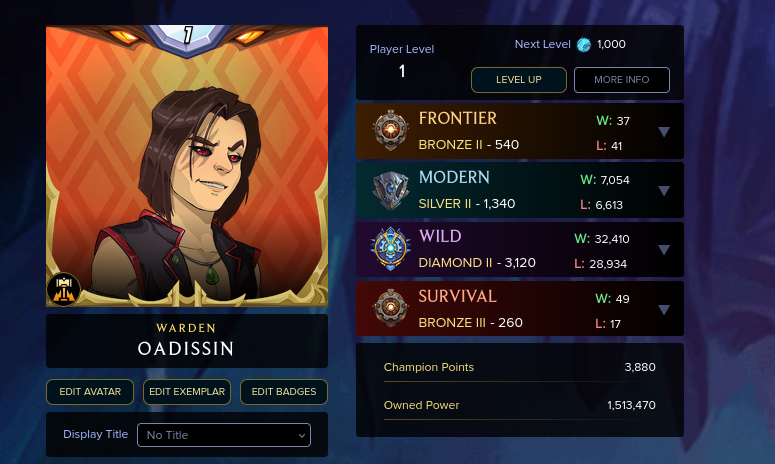The width and height of the screenshot is (775, 464).
Task: Expand the Survival league row arrow
Action: point(663,310)
